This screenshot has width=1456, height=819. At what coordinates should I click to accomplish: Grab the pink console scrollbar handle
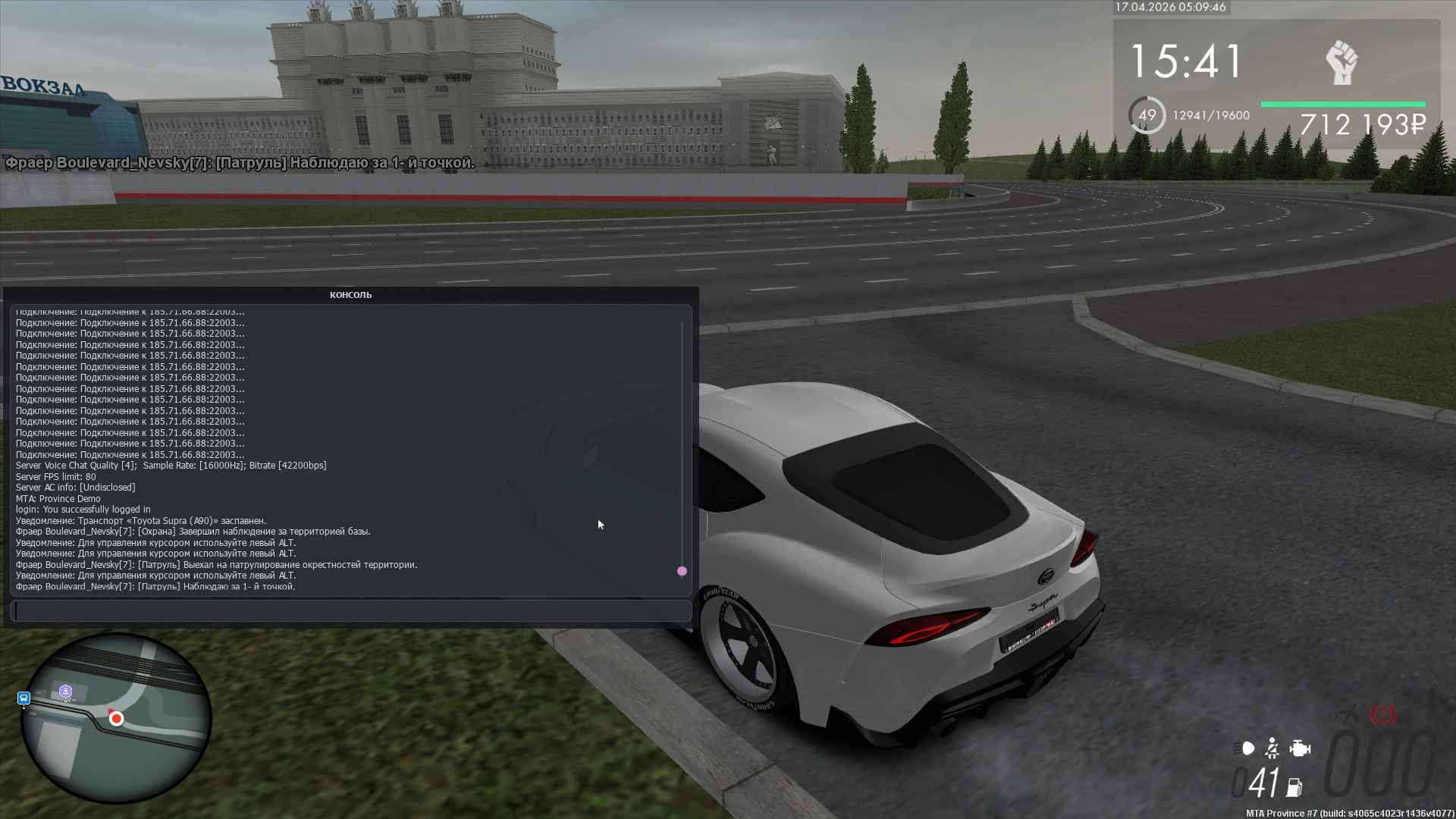[682, 571]
